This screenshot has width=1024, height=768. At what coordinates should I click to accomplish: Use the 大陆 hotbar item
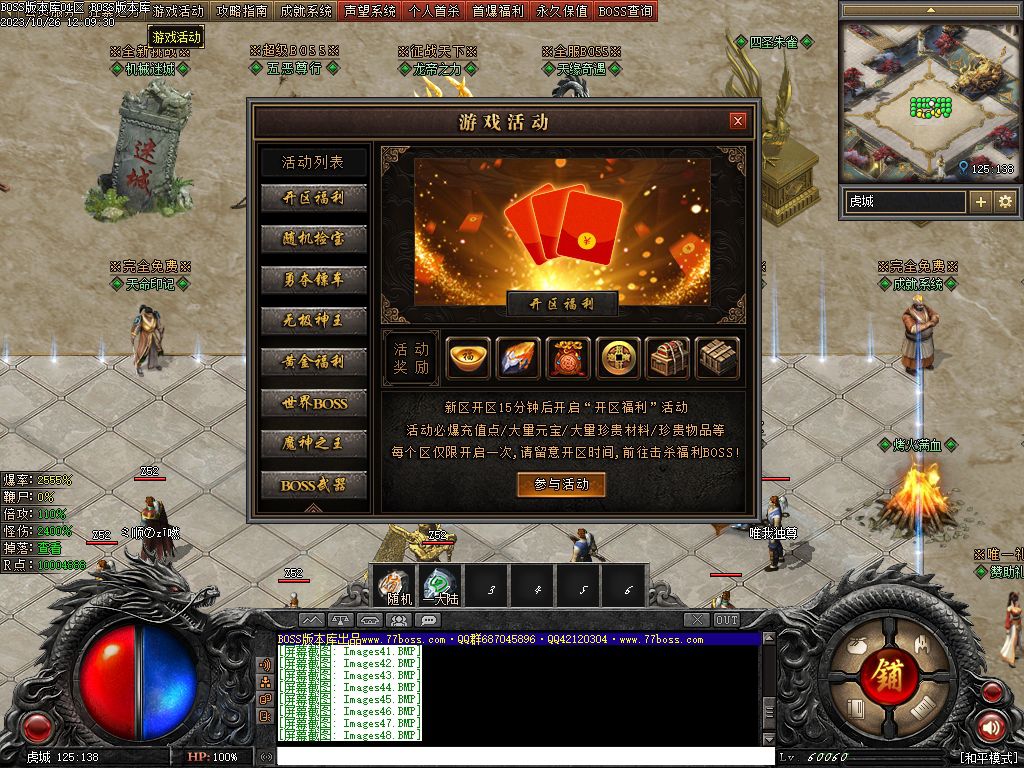click(441, 585)
